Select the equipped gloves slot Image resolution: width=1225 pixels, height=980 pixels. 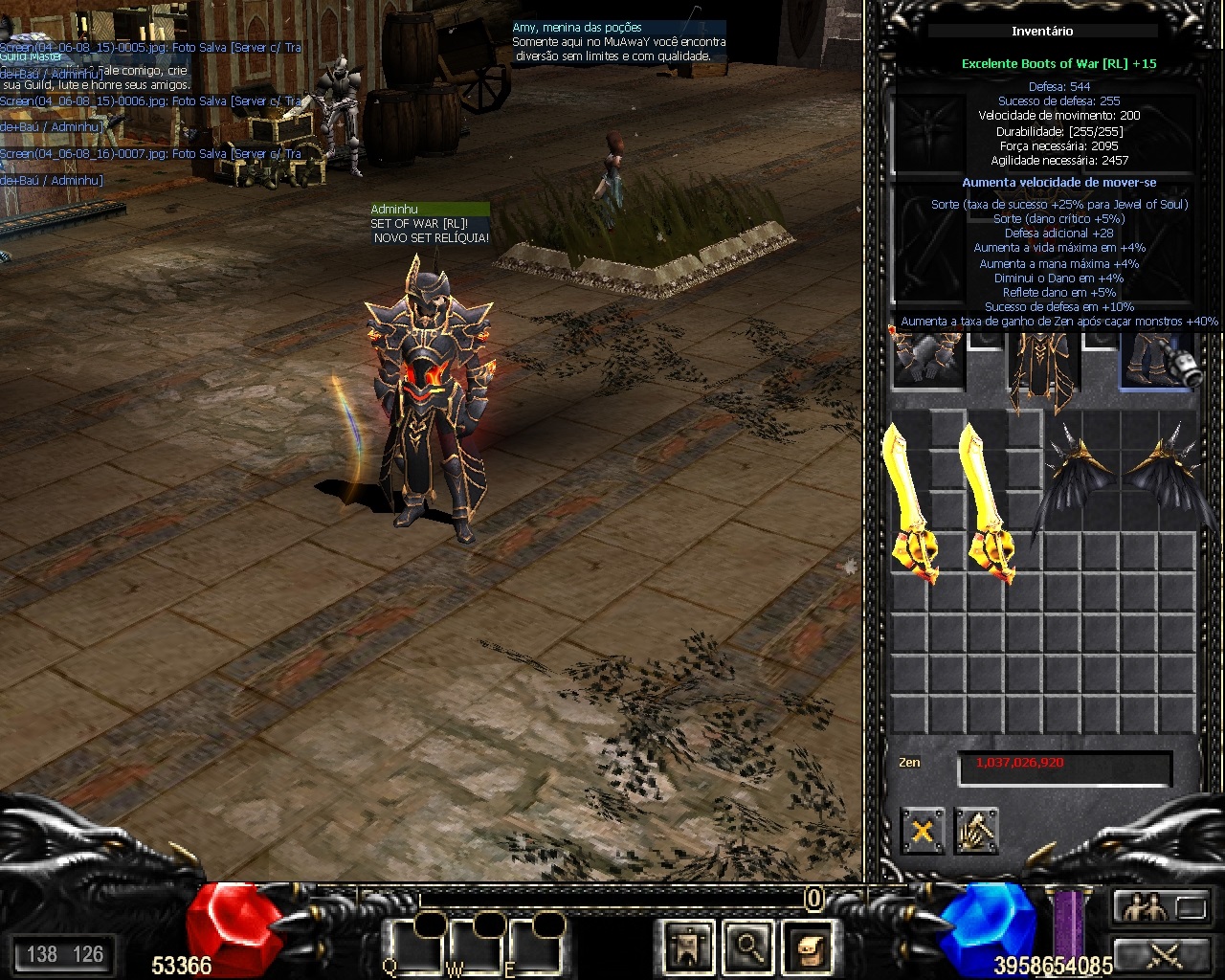point(926,360)
